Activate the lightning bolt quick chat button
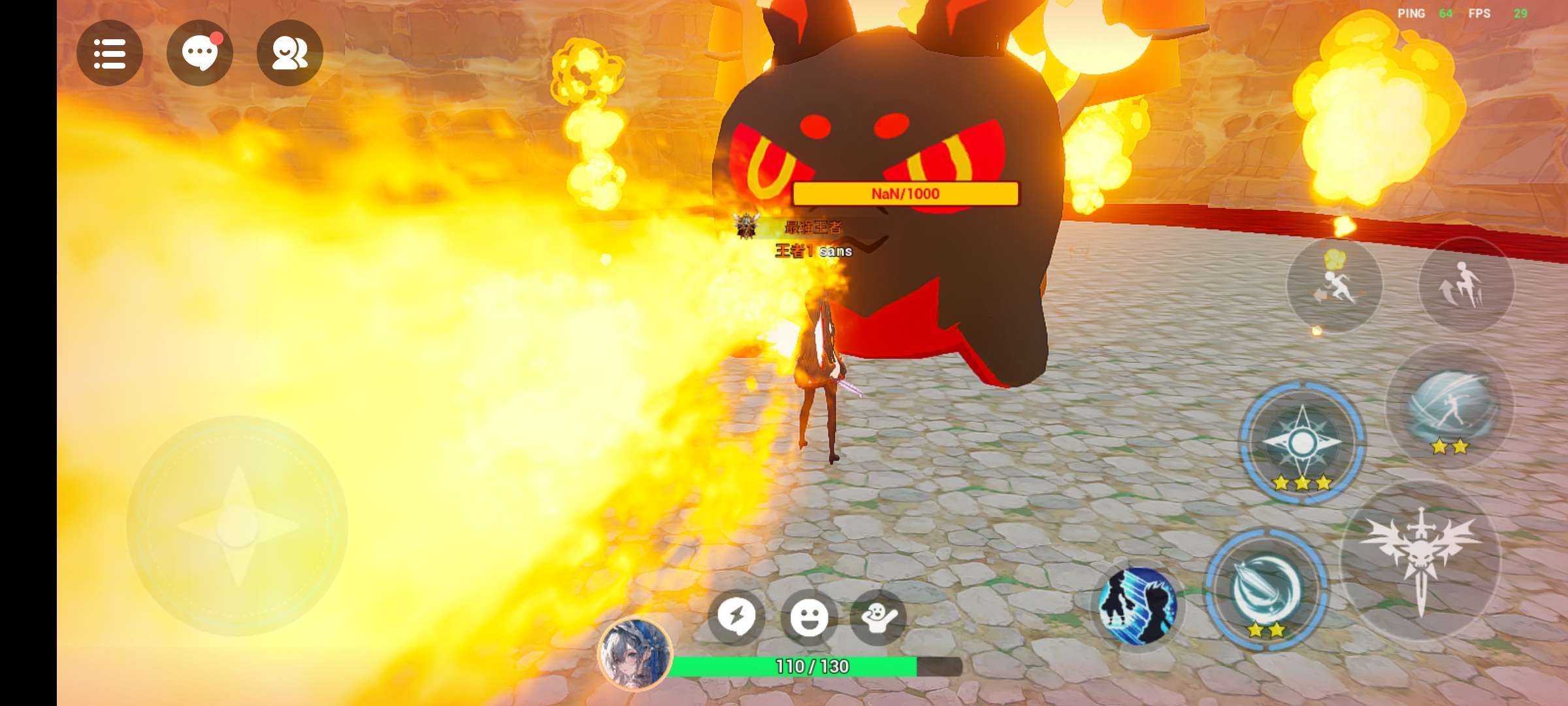This screenshot has width=1568, height=706. [x=736, y=616]
